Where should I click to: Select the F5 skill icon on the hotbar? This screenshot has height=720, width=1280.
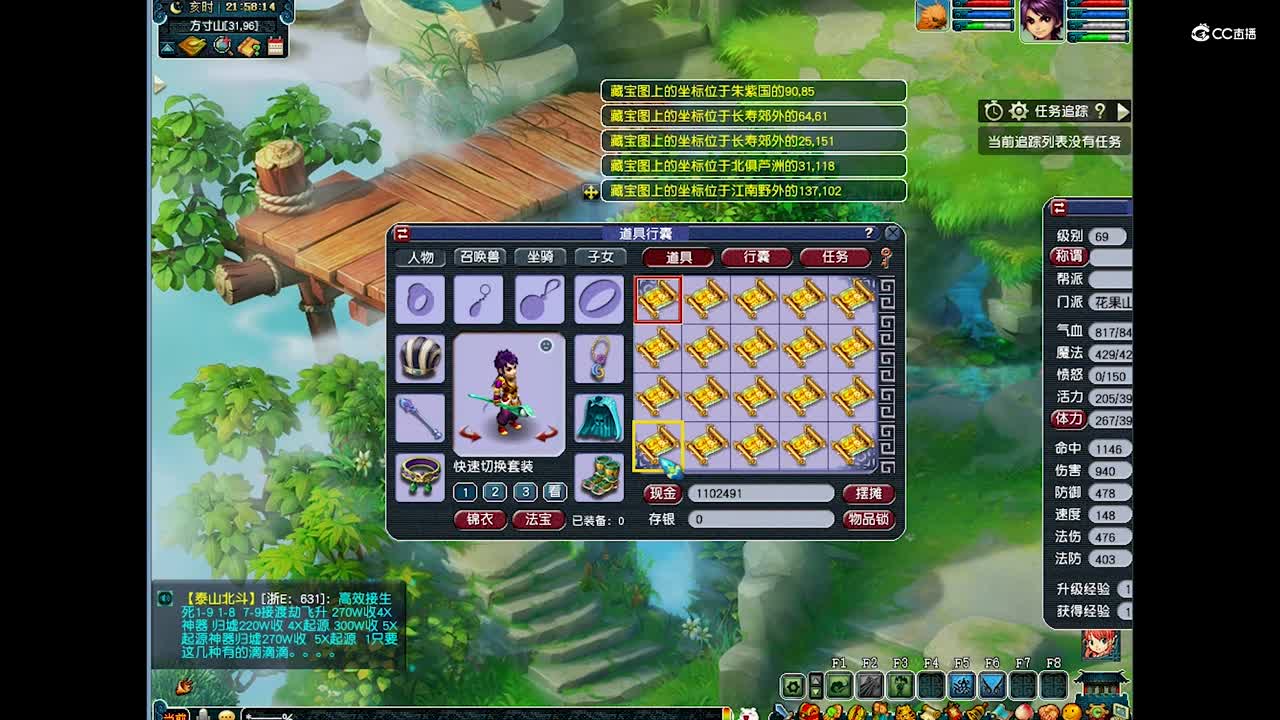962,685
